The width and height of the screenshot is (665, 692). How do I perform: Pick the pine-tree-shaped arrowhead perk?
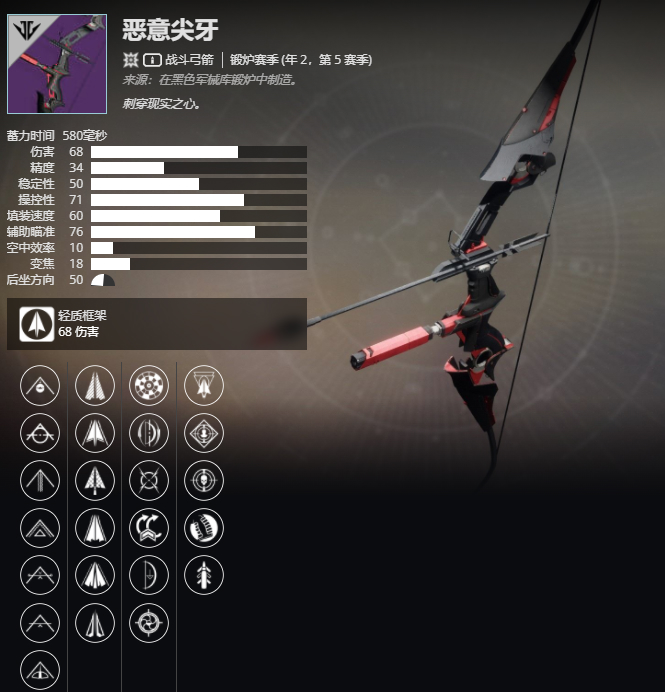[x=94, y=481]
